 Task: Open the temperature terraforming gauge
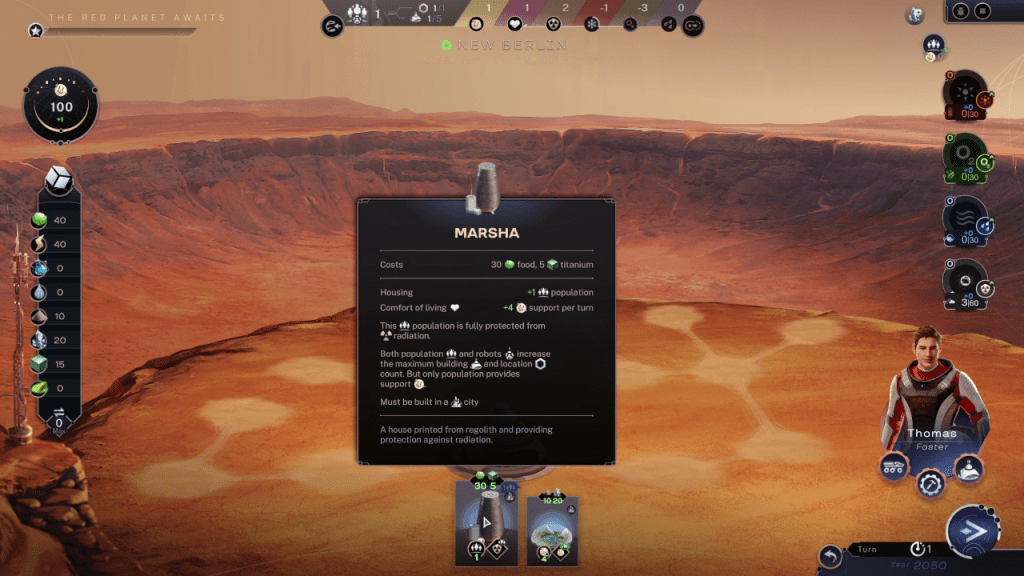click(x=965, y=95)
